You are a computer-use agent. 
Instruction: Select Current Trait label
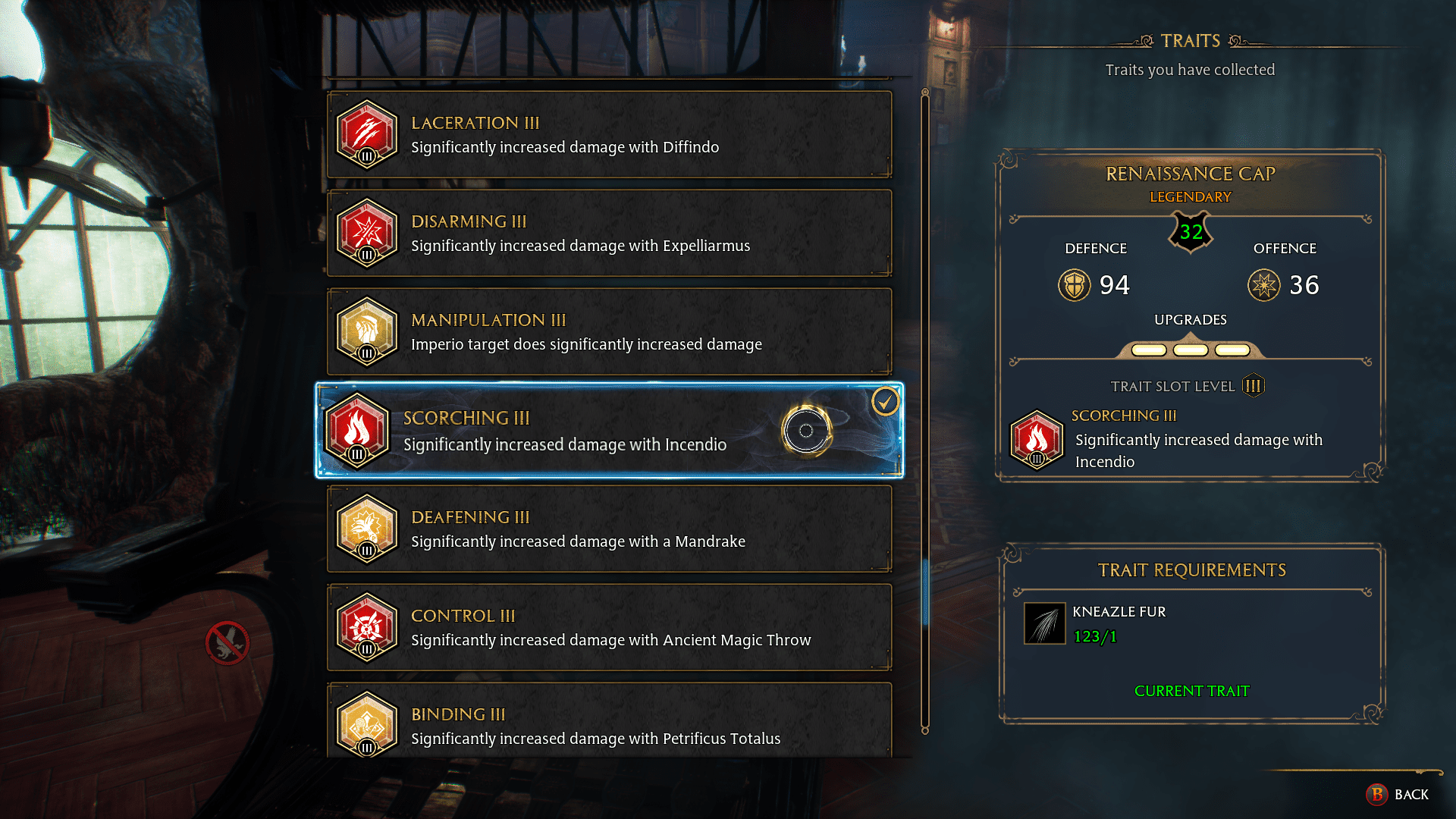(x=1191, y=691)
